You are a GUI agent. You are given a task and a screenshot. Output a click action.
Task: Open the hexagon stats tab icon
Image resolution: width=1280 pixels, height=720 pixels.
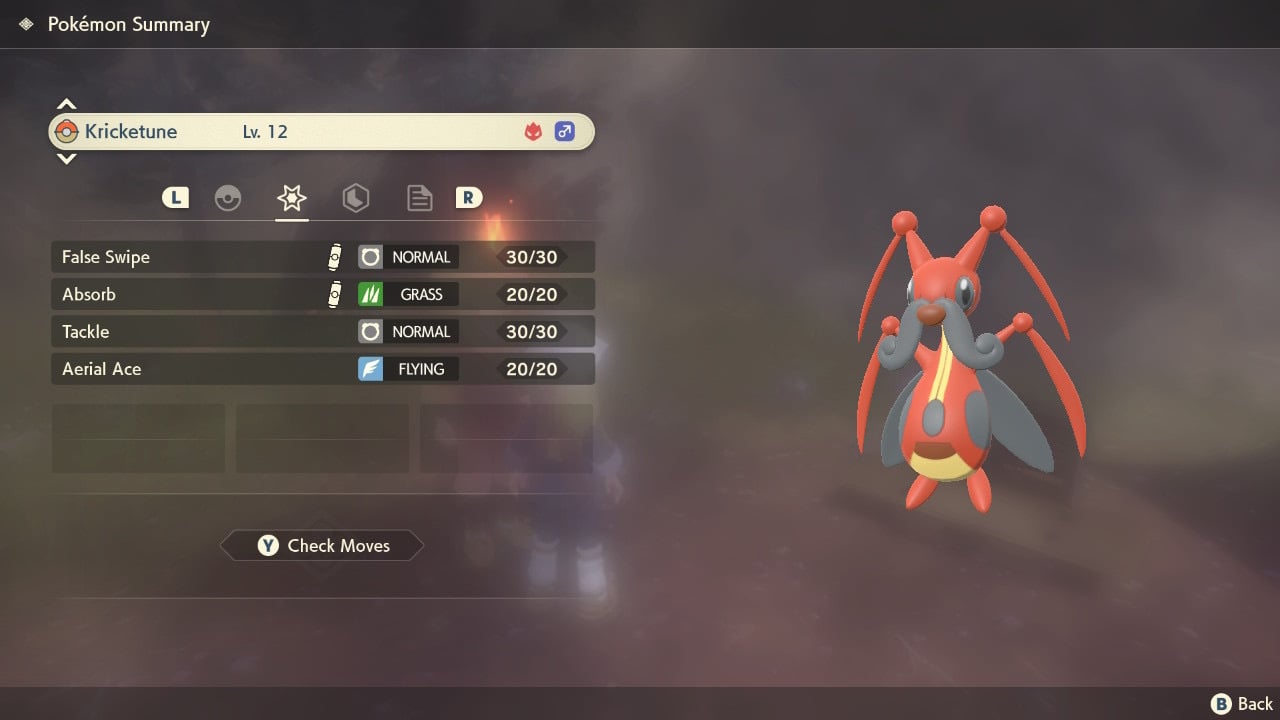pos(356,198)
